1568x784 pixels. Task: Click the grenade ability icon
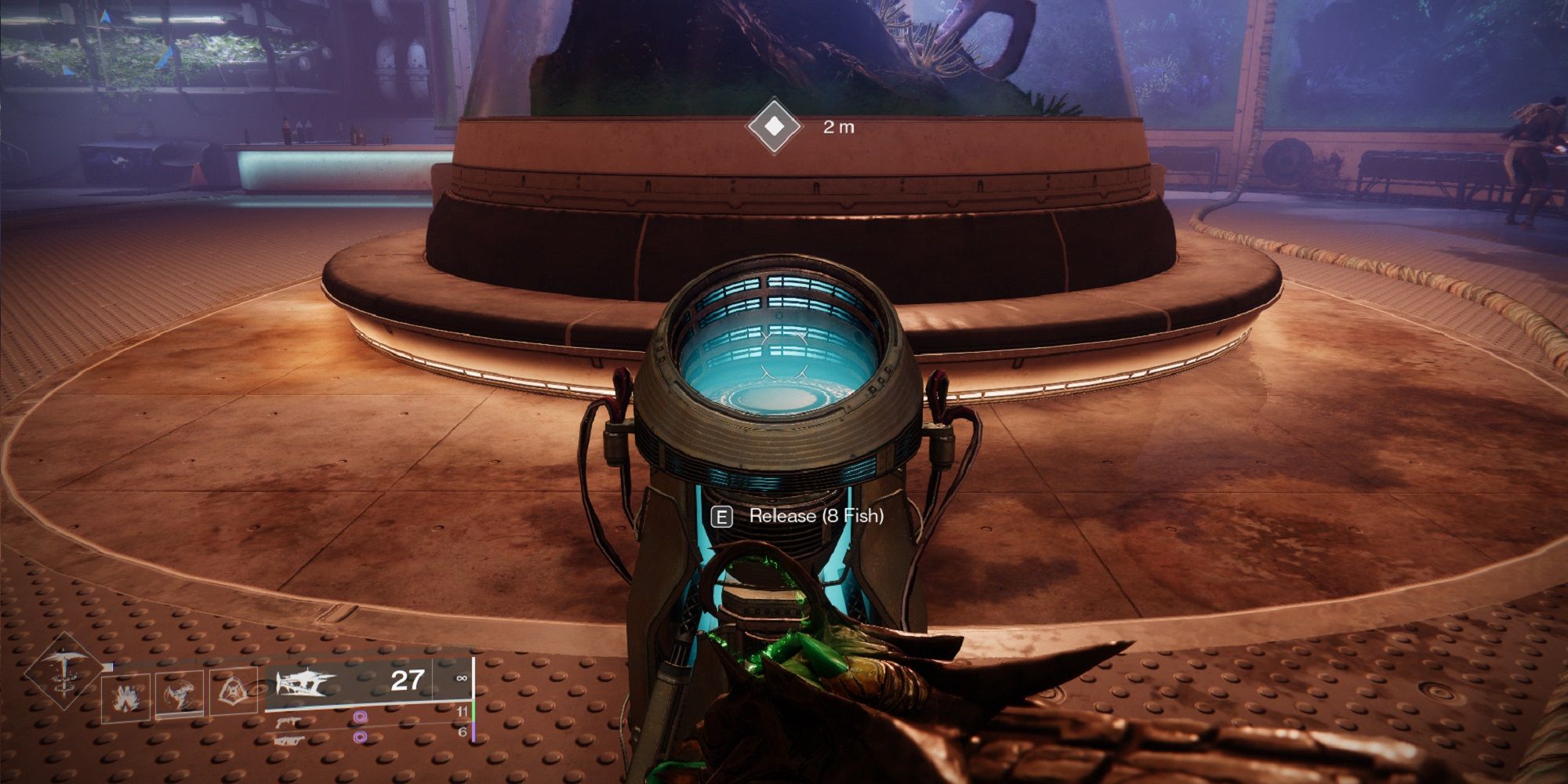pos(126,694)
